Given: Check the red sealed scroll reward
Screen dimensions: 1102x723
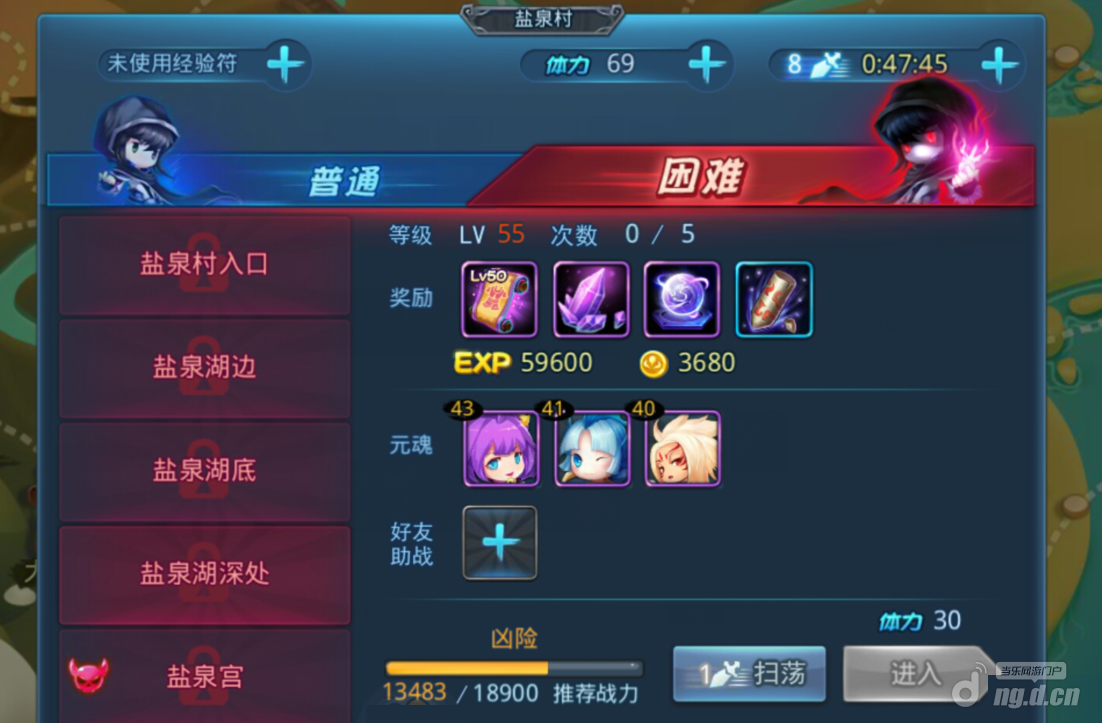Looking at the screenshot, I should (774, 299).
